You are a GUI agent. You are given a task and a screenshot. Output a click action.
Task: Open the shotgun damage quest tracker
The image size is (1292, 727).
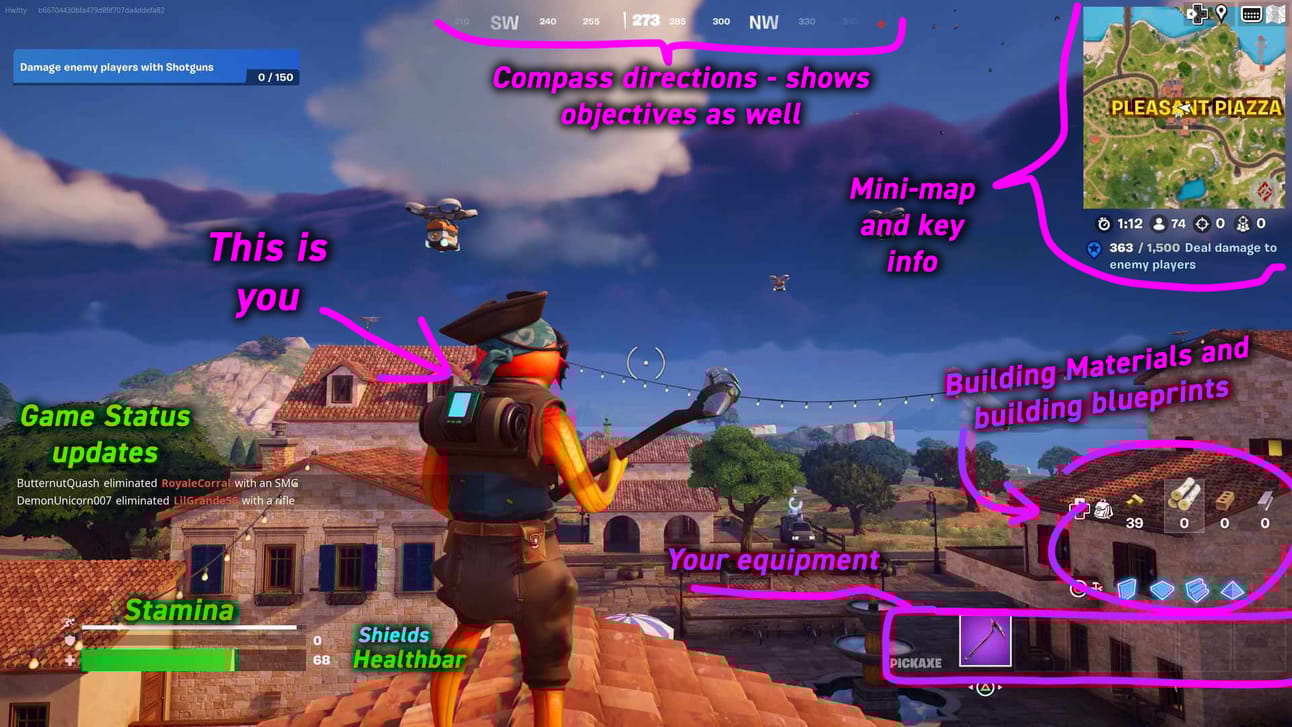156,68
